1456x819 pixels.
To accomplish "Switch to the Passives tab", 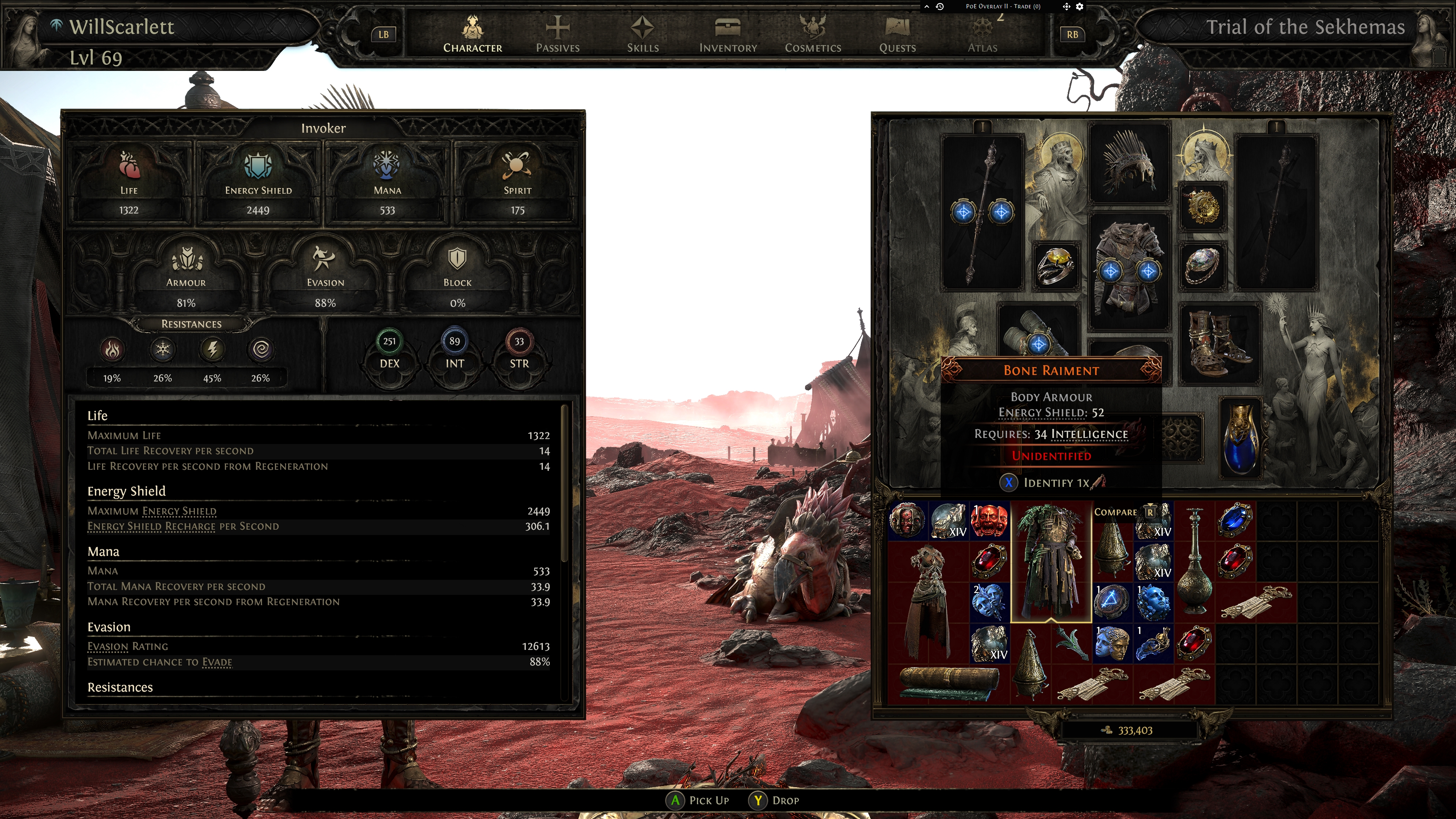I will pos(557,34).
